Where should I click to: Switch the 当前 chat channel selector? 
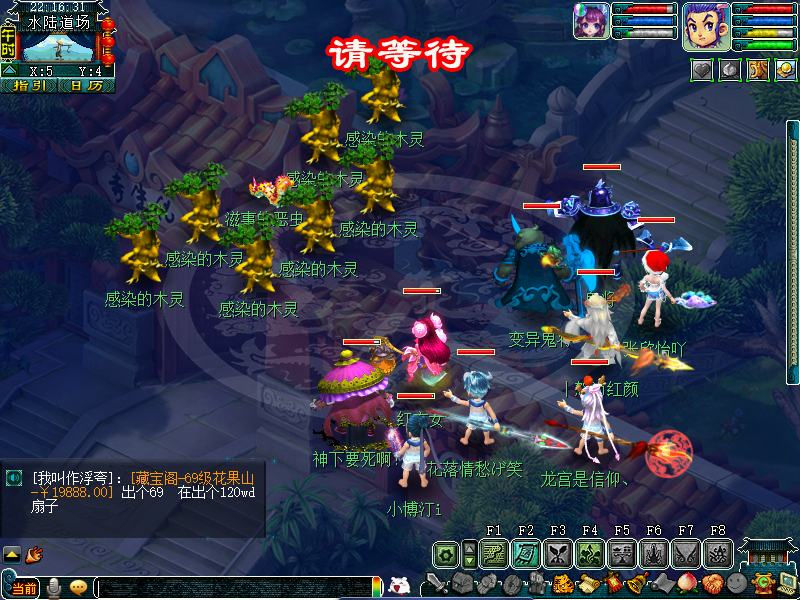[24, 588]
